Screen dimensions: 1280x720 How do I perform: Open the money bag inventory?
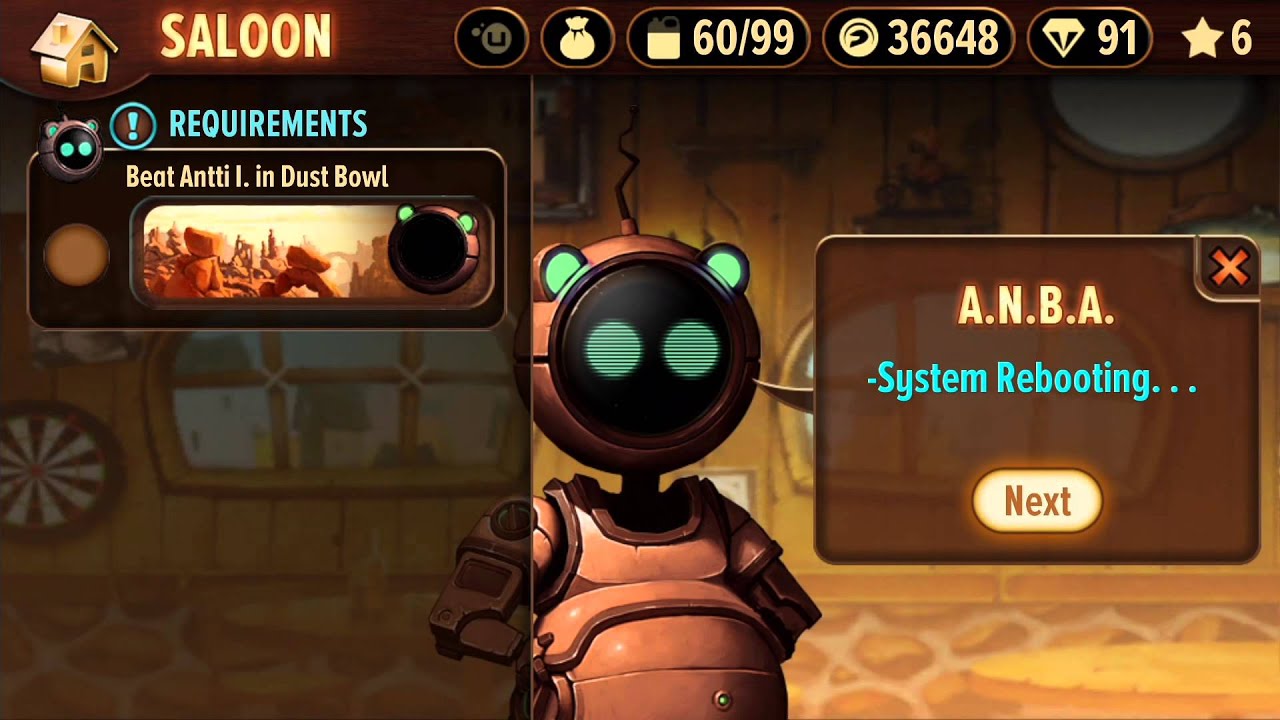click(x=577, y=39)
